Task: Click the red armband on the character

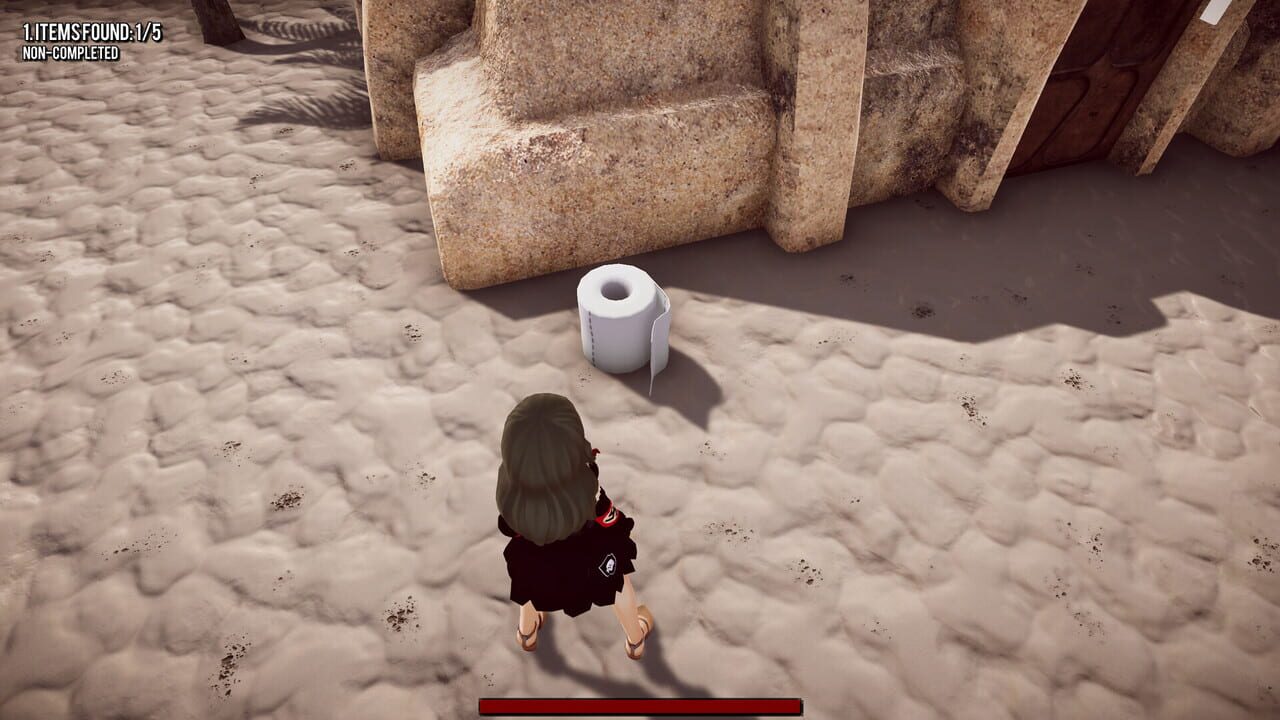Action: point(608,515)
